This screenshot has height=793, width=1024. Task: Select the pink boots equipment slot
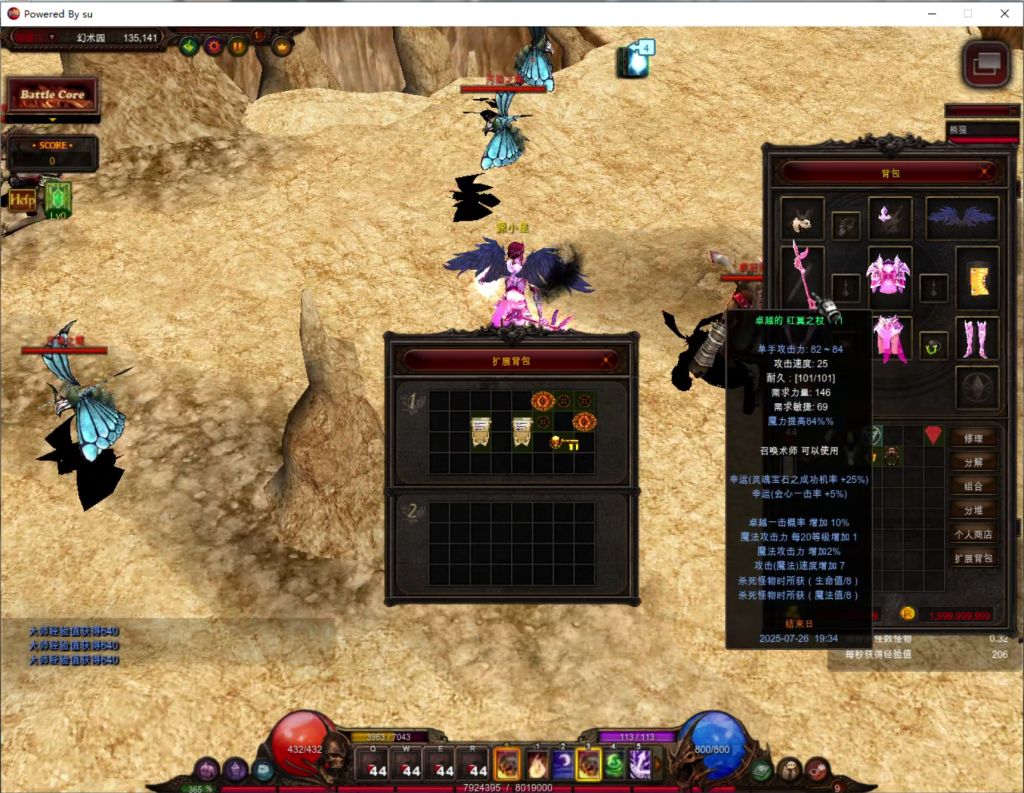tap(976, 338)
